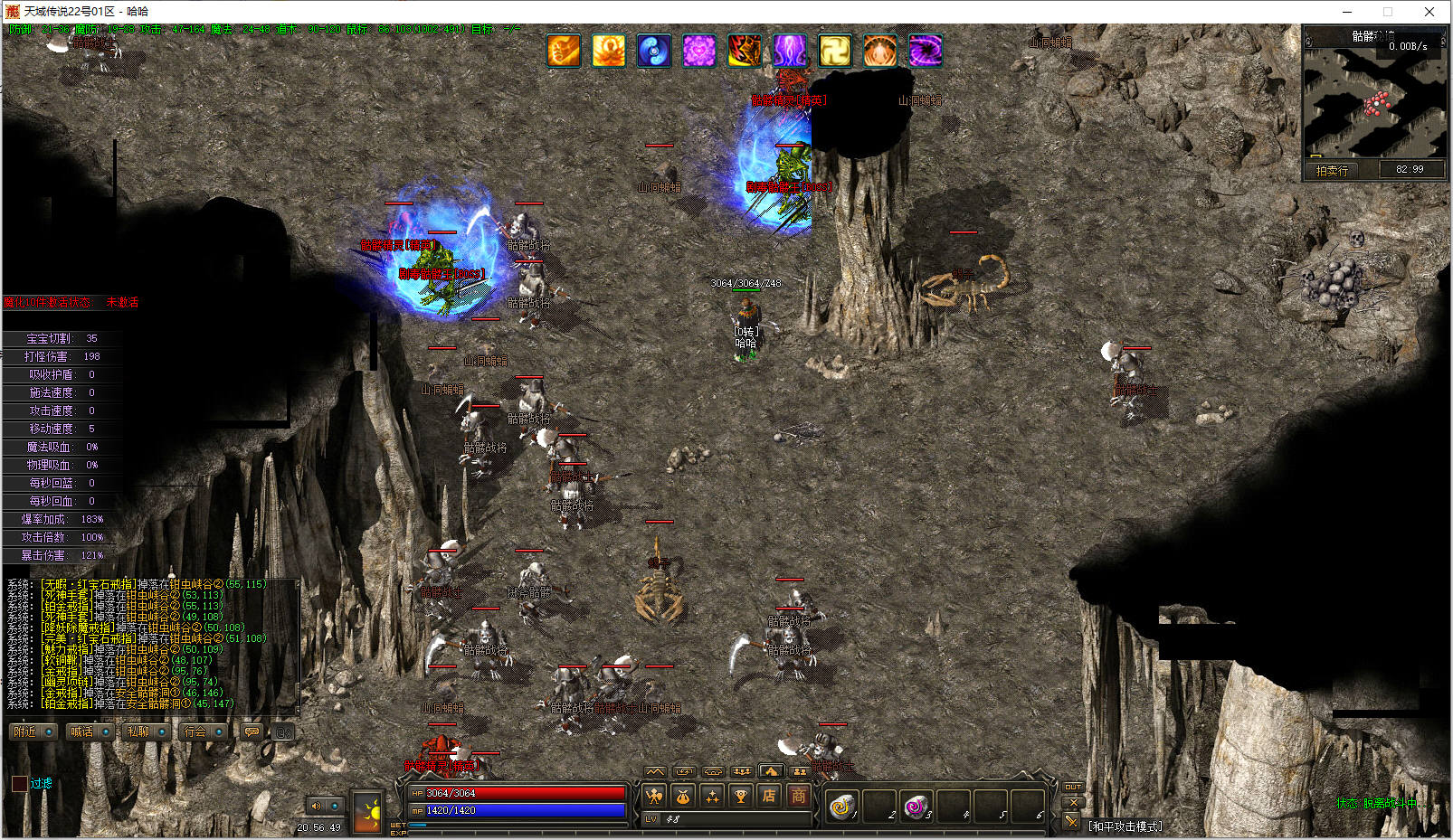
Task: Open the minimap in the corner
Action: coord(1373,101)
